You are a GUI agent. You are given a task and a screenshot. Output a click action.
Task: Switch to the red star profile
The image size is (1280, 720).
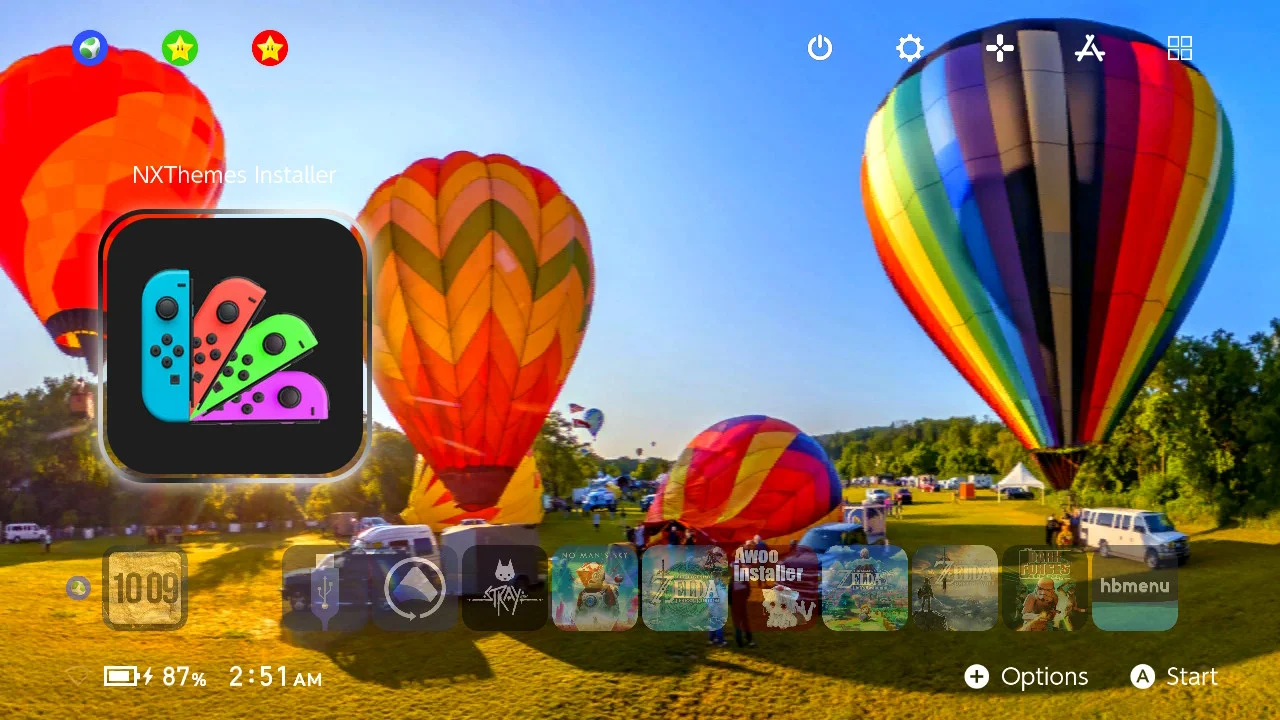coord(268,47)
